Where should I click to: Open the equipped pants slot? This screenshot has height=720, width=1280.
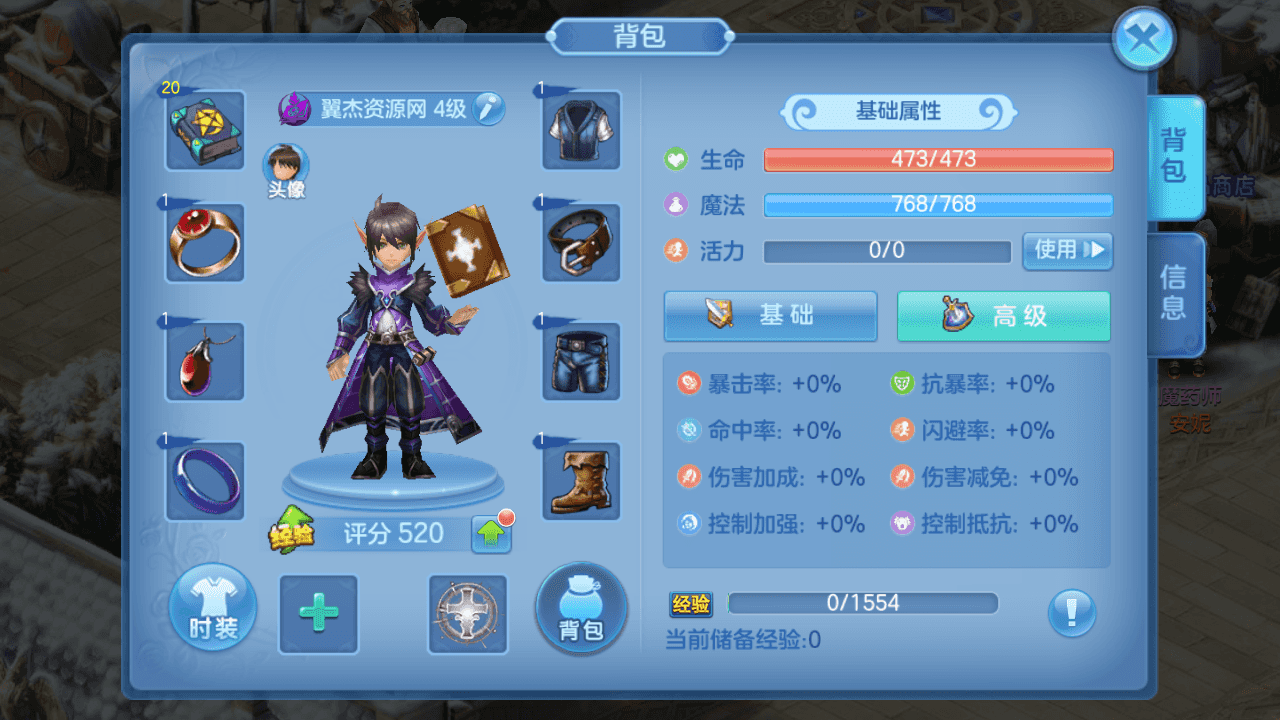(x=580, y=363)
